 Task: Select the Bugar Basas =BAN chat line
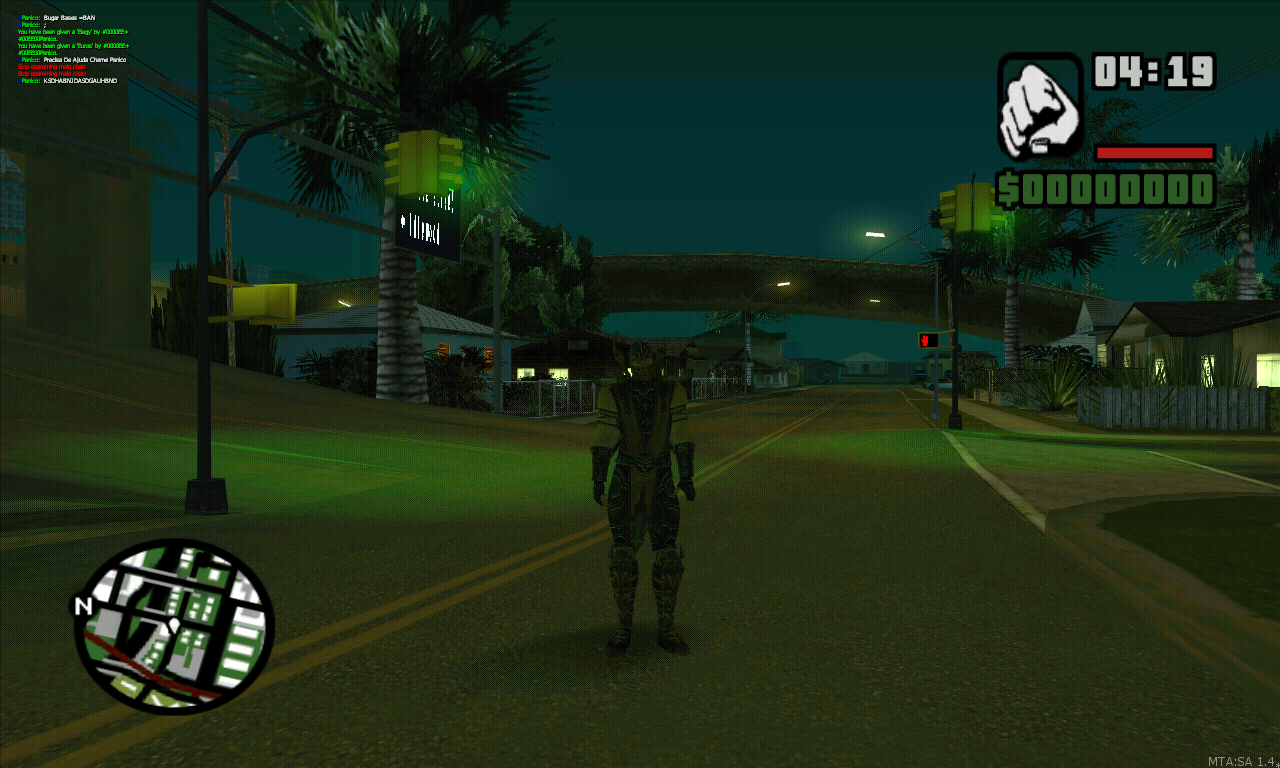[70, 16]
